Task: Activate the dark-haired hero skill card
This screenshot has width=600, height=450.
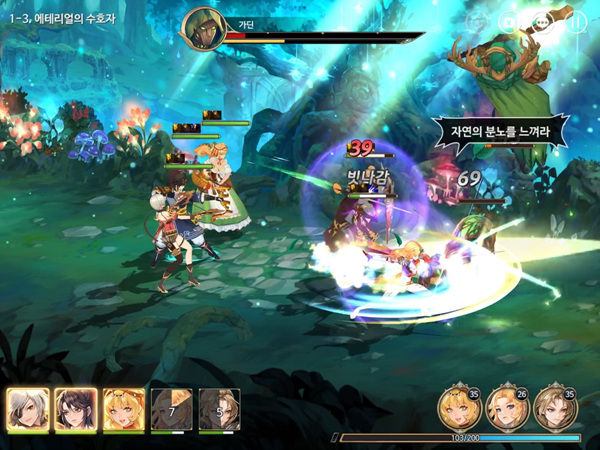Action: click(75, 408)
